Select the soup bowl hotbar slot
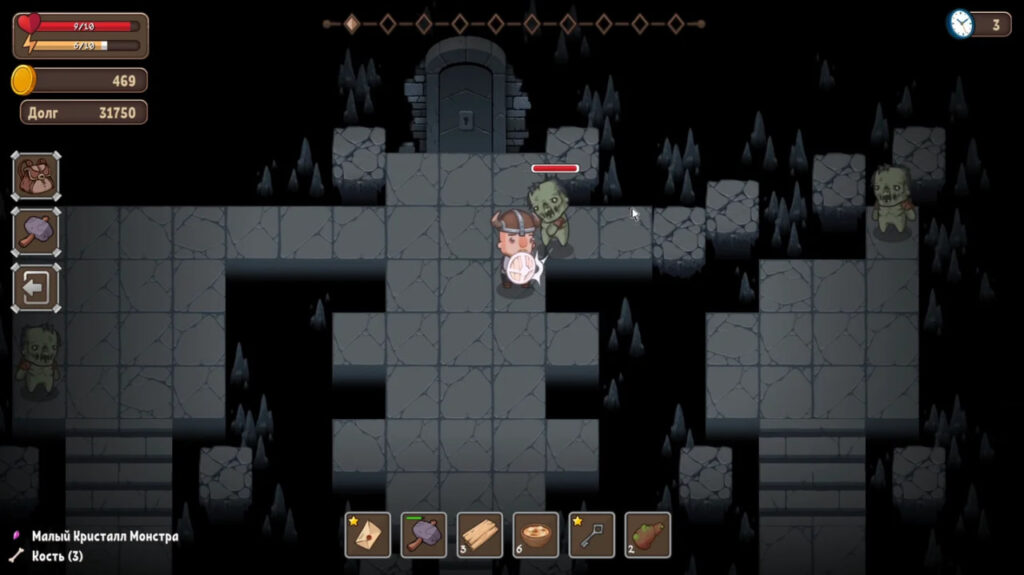 [536, 534]
